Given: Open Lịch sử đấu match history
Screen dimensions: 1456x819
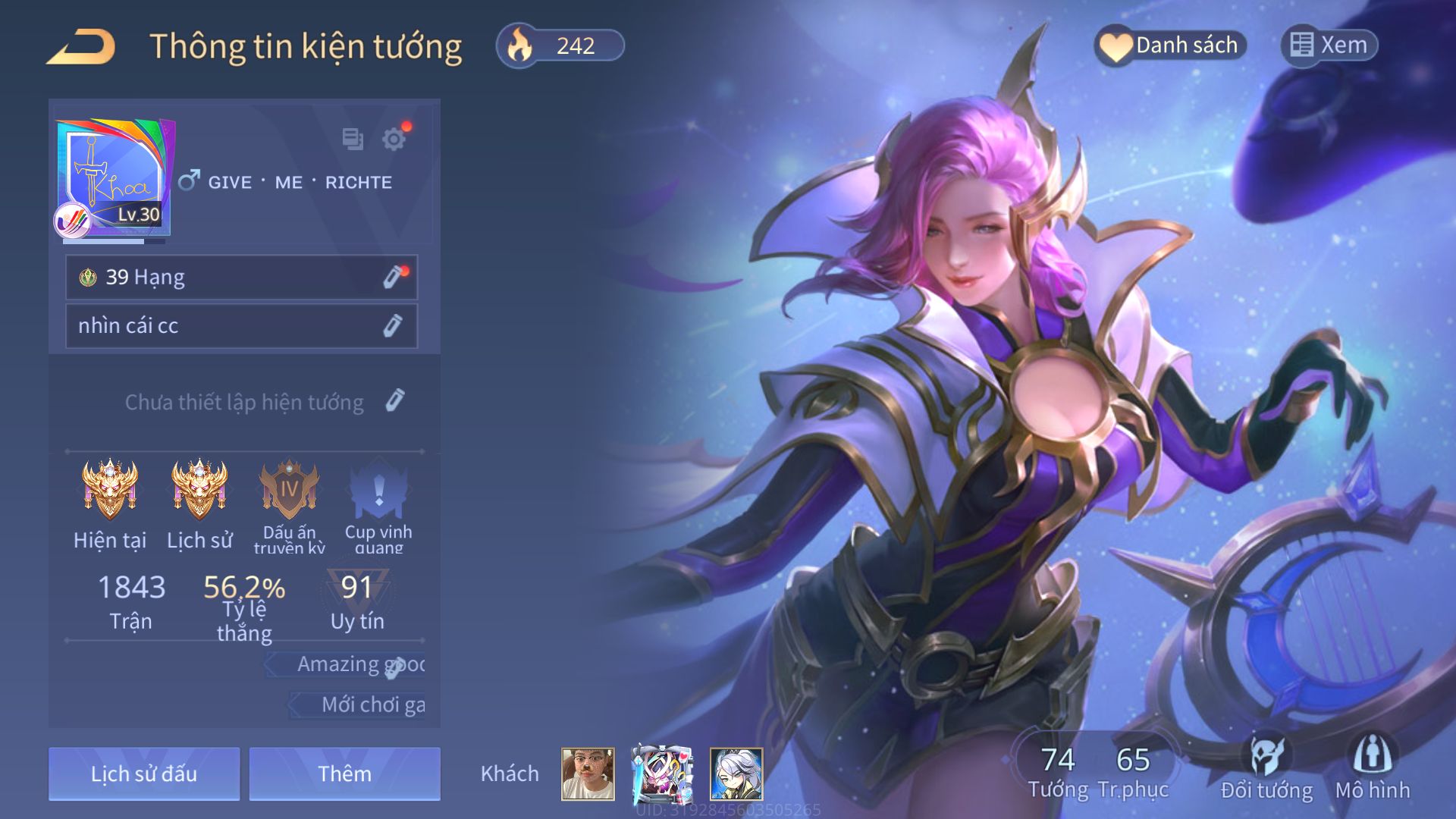Looking at the screenshot, I should [144, 773].
